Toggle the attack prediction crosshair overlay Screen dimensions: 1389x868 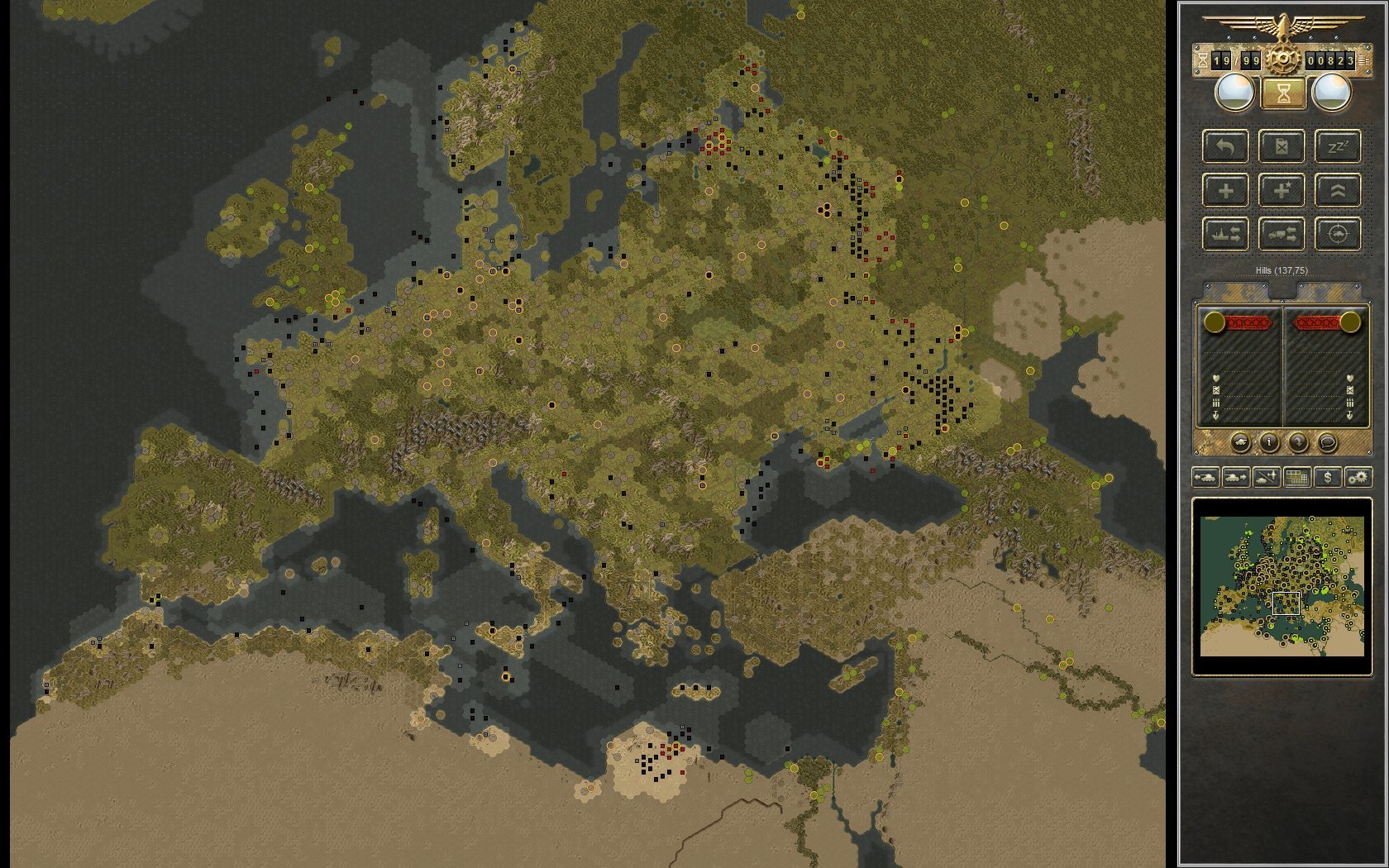coord(1338,236)
